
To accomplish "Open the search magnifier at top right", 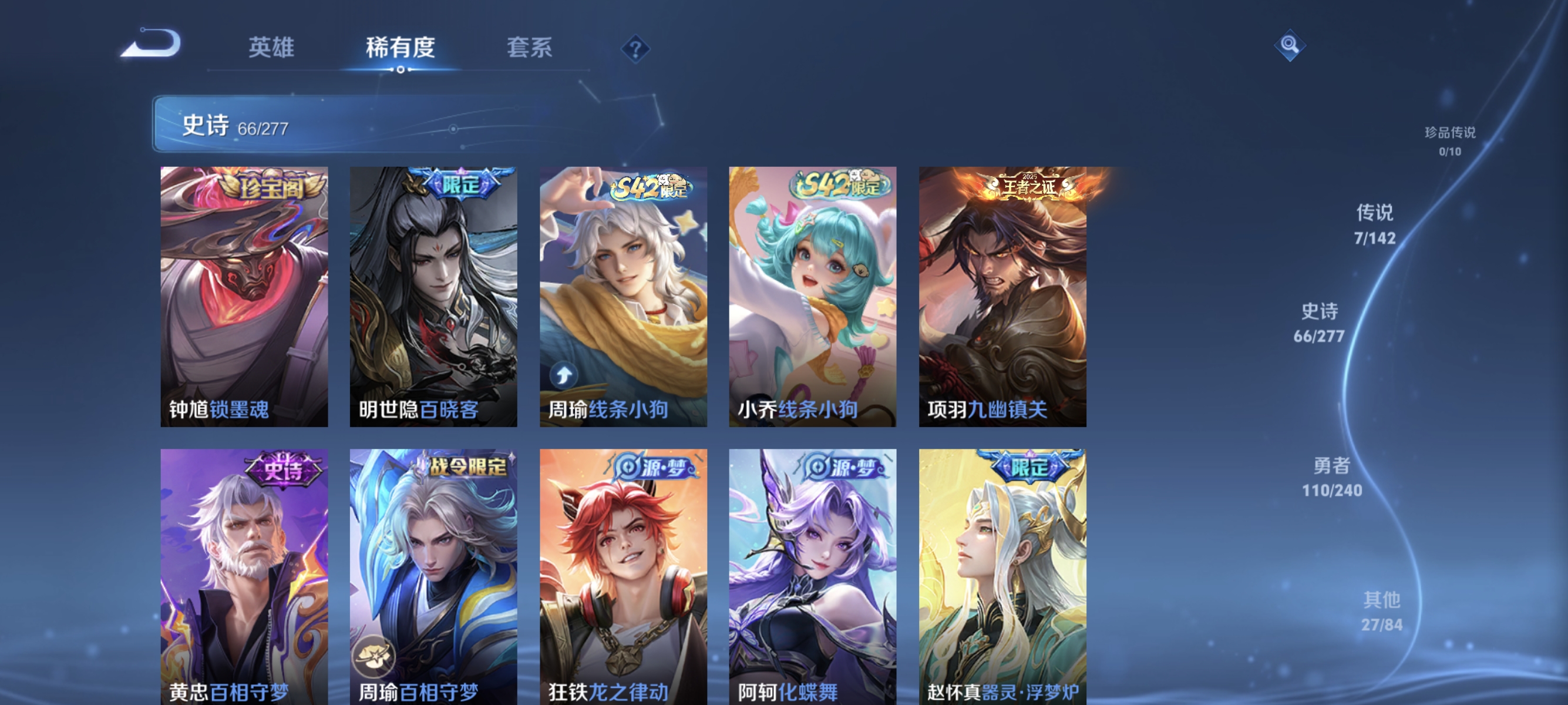I will [1290, 45].
